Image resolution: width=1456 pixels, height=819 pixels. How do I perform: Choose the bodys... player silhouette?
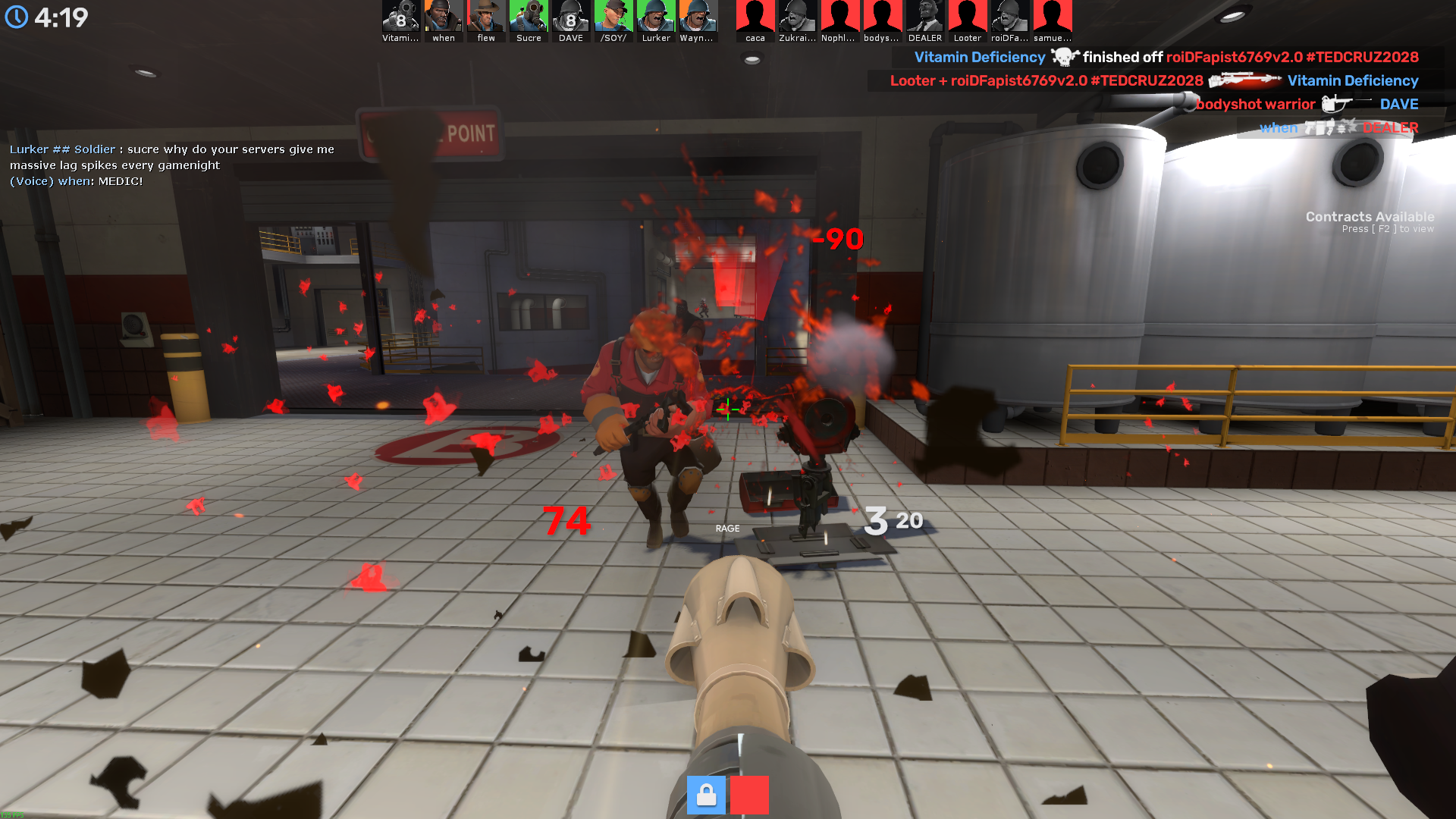(882, 17)
